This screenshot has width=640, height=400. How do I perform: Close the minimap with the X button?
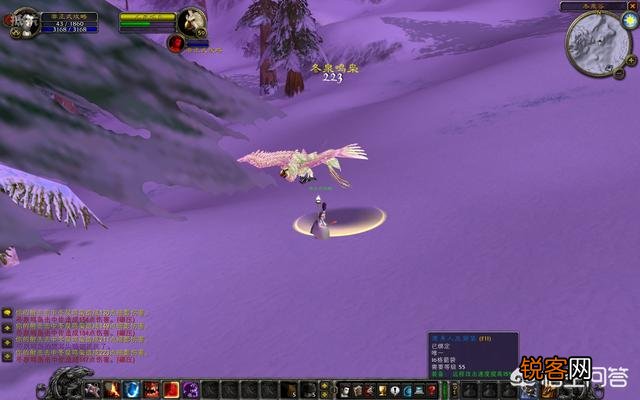coord(633,6)
